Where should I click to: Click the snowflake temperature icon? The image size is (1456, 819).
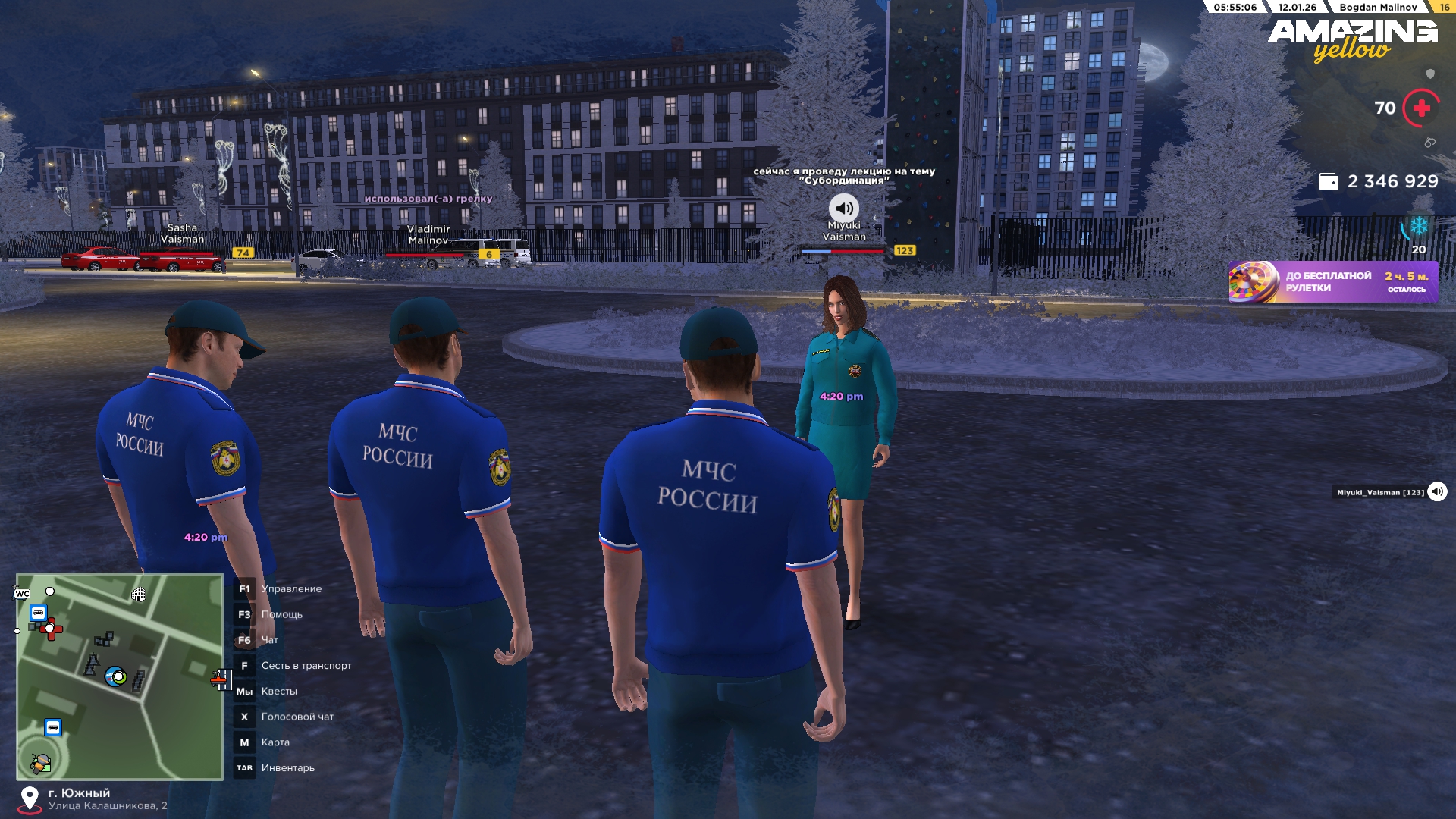1418,227
